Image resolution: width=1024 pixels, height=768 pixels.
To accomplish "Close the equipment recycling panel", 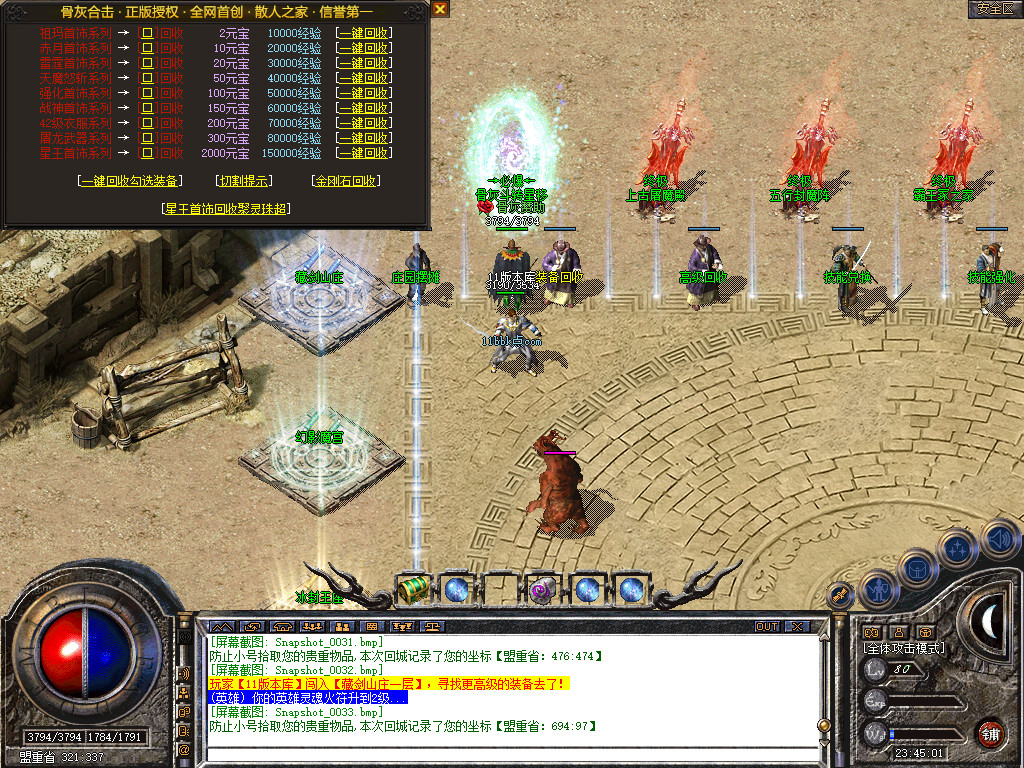I will (x=440, y=9).
